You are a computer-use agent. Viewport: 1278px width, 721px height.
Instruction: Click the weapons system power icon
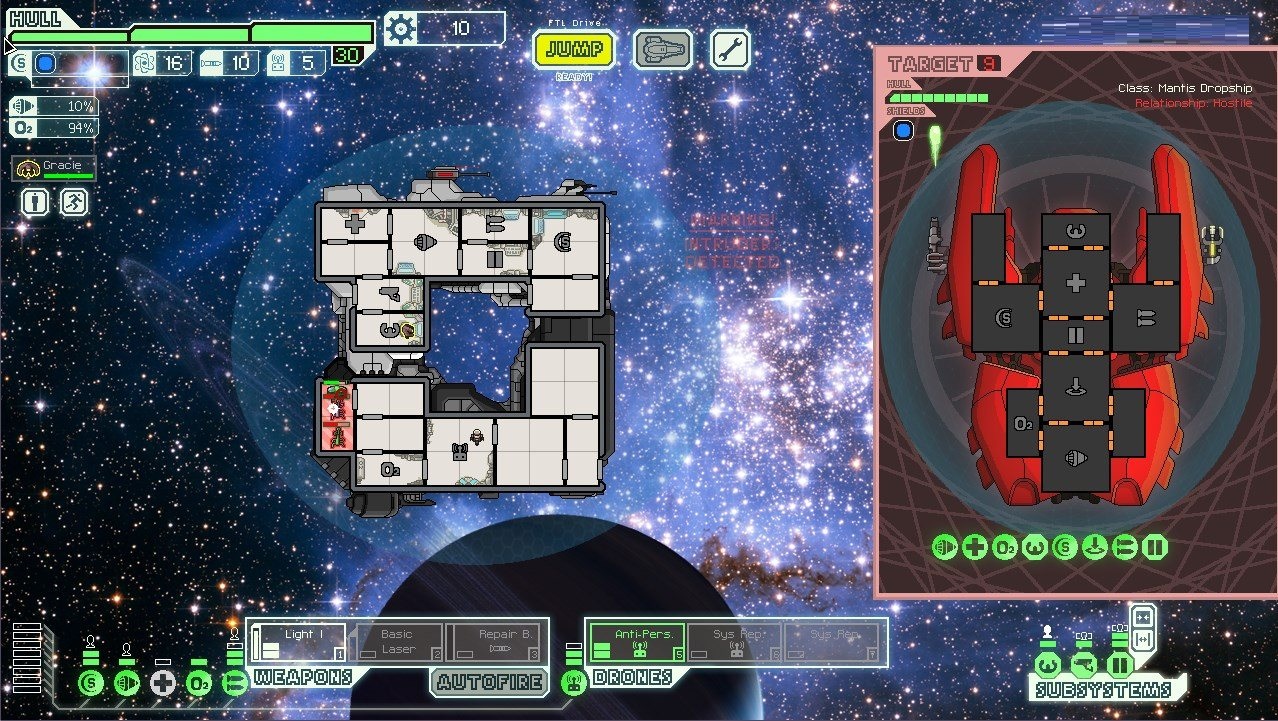pyautogui.click(x=235, y=684)
